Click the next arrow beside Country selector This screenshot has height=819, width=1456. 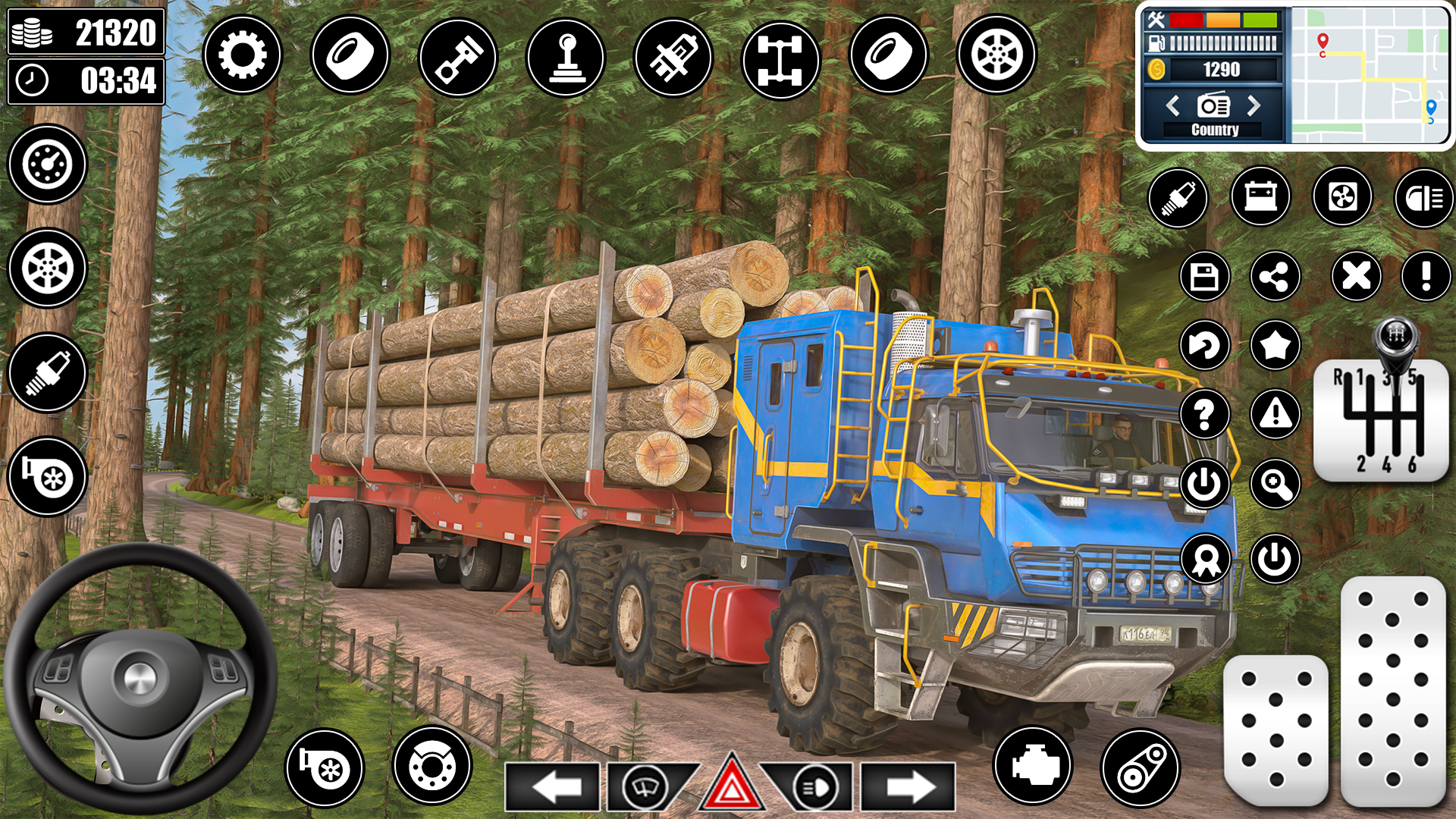tap(1252, 106)
